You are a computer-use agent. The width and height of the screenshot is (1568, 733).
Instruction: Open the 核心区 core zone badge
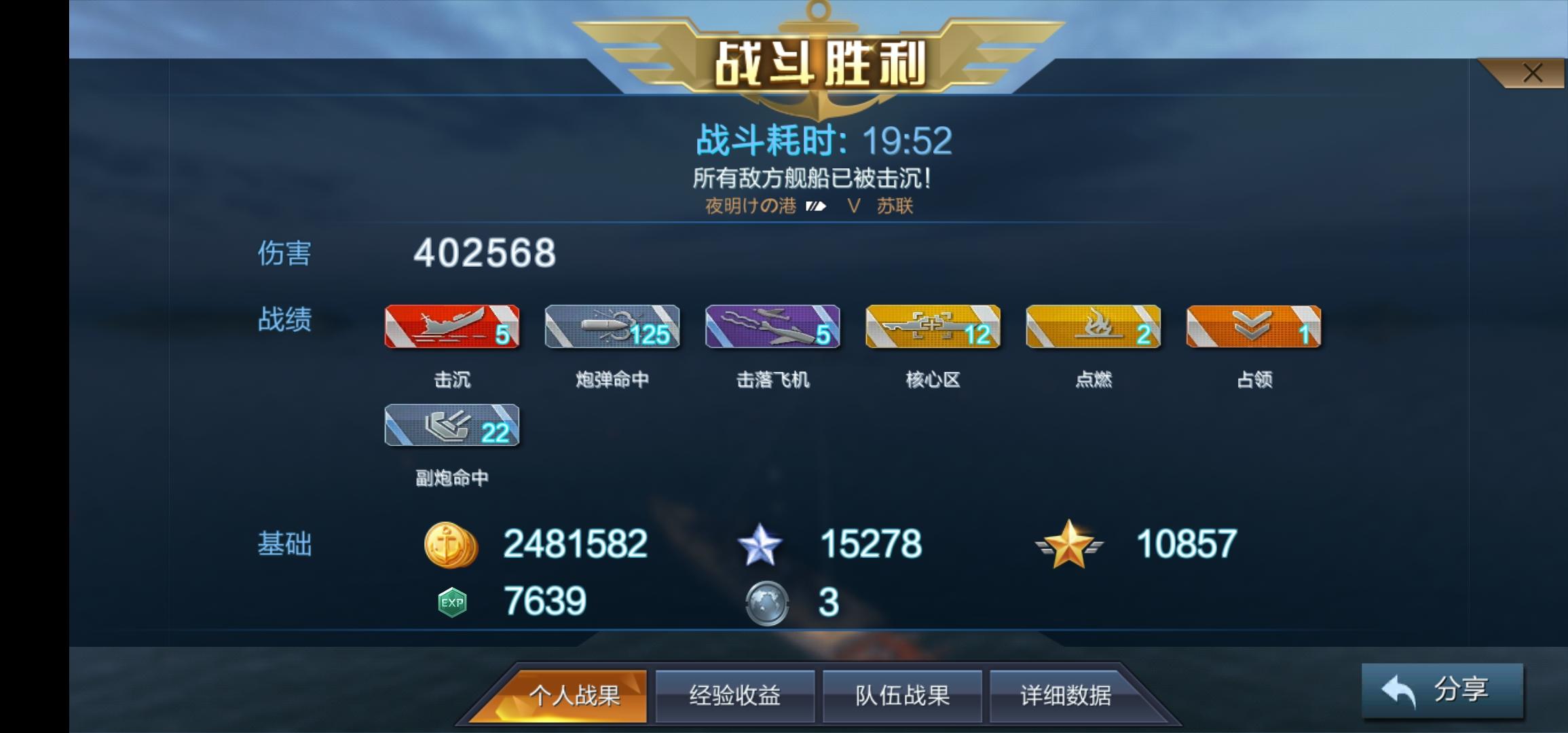(x=933, y=328)
